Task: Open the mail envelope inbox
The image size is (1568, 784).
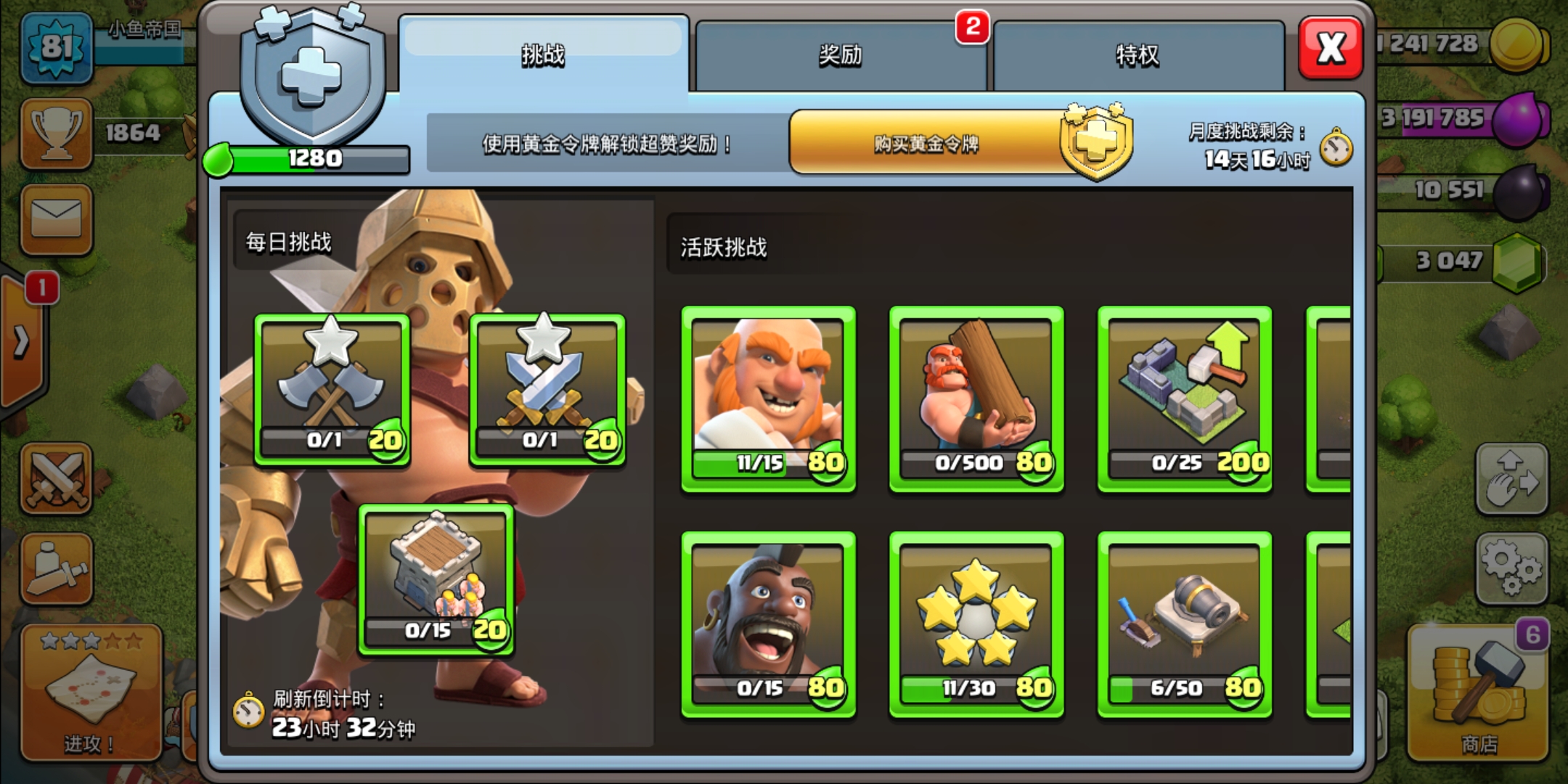Action: click(57, 219)
